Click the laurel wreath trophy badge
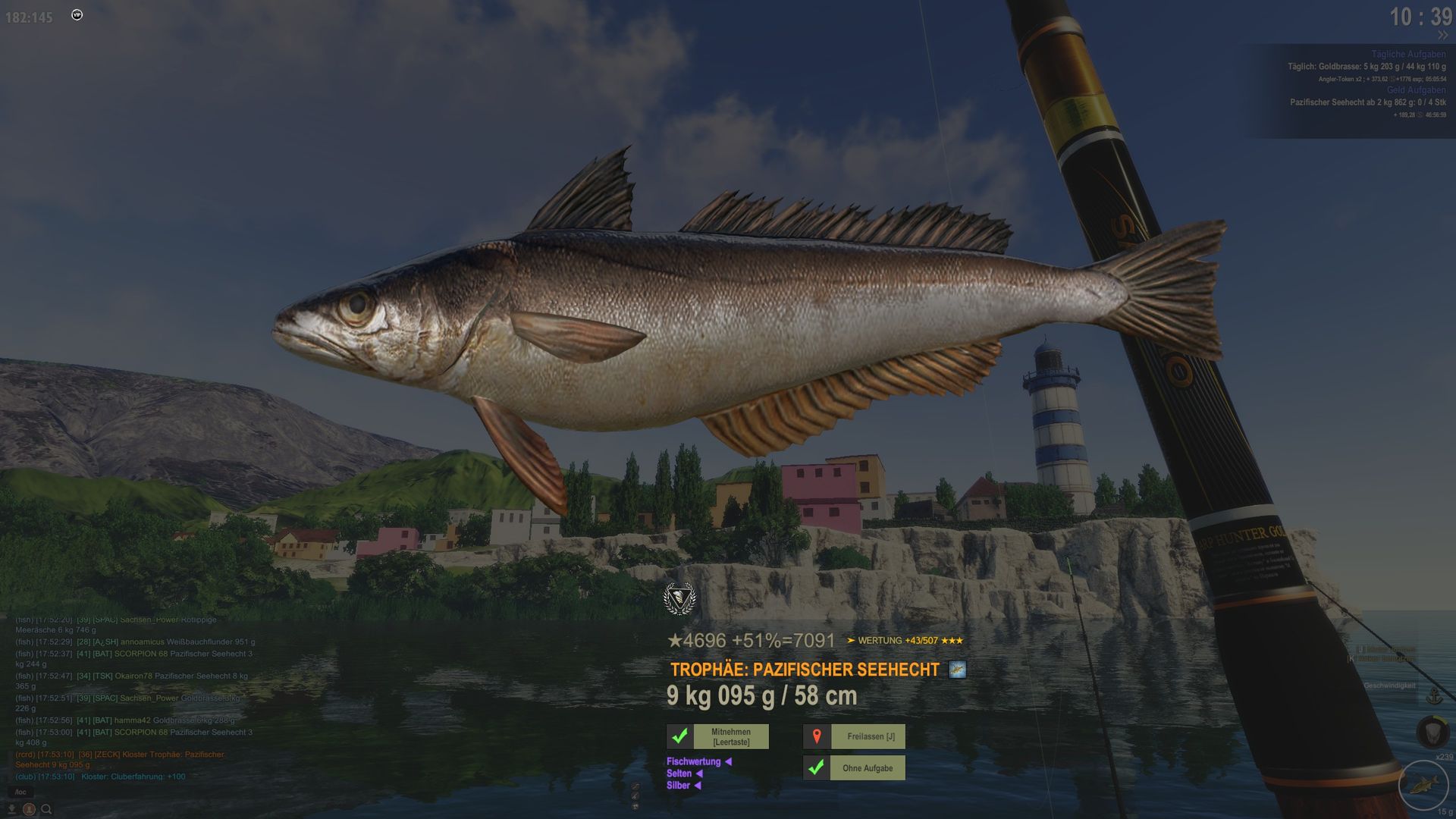The height and width of the screenshot is (819, 1456). (679, 599)
